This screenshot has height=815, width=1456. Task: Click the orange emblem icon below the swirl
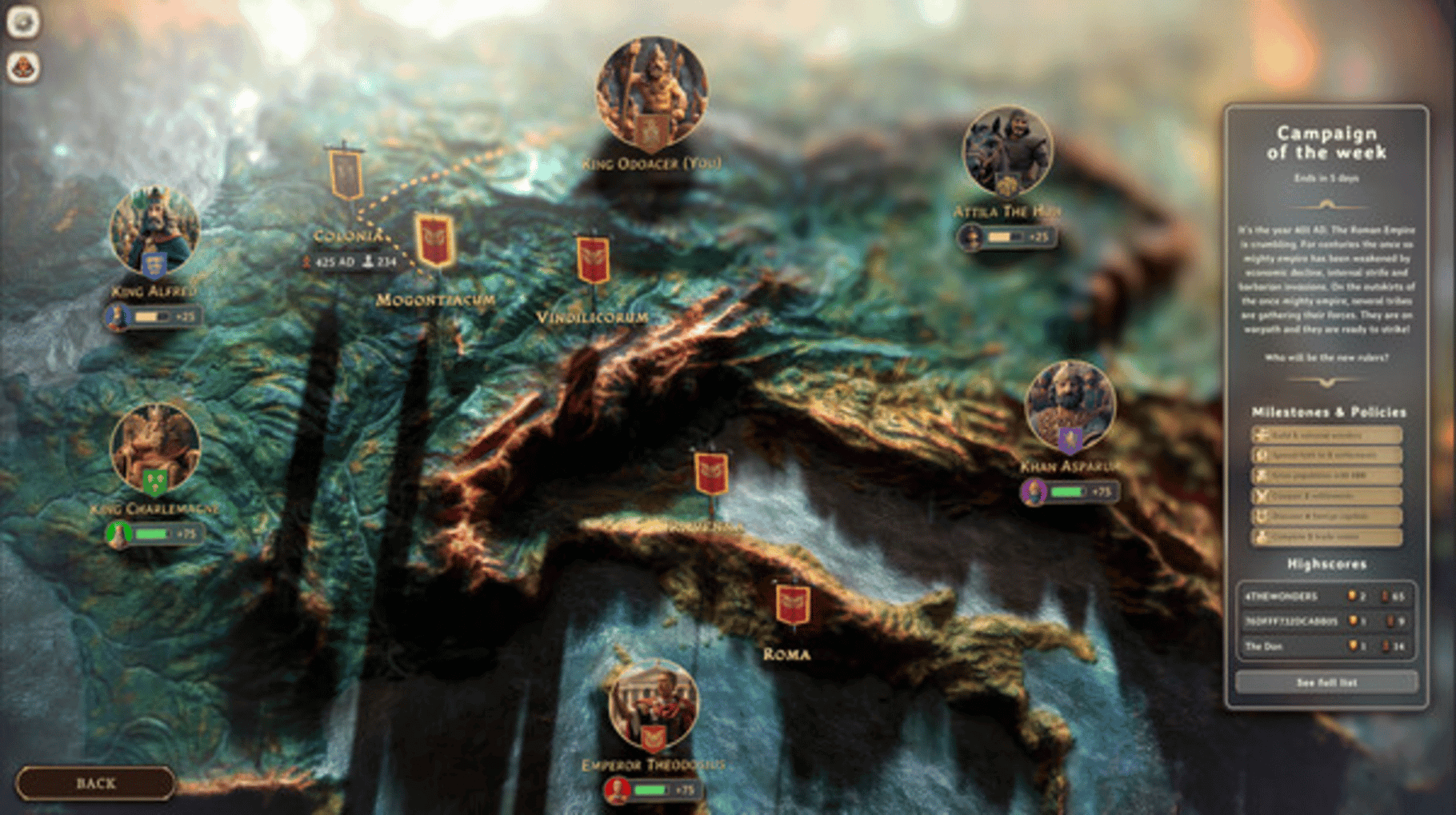[x=23, y=67]
